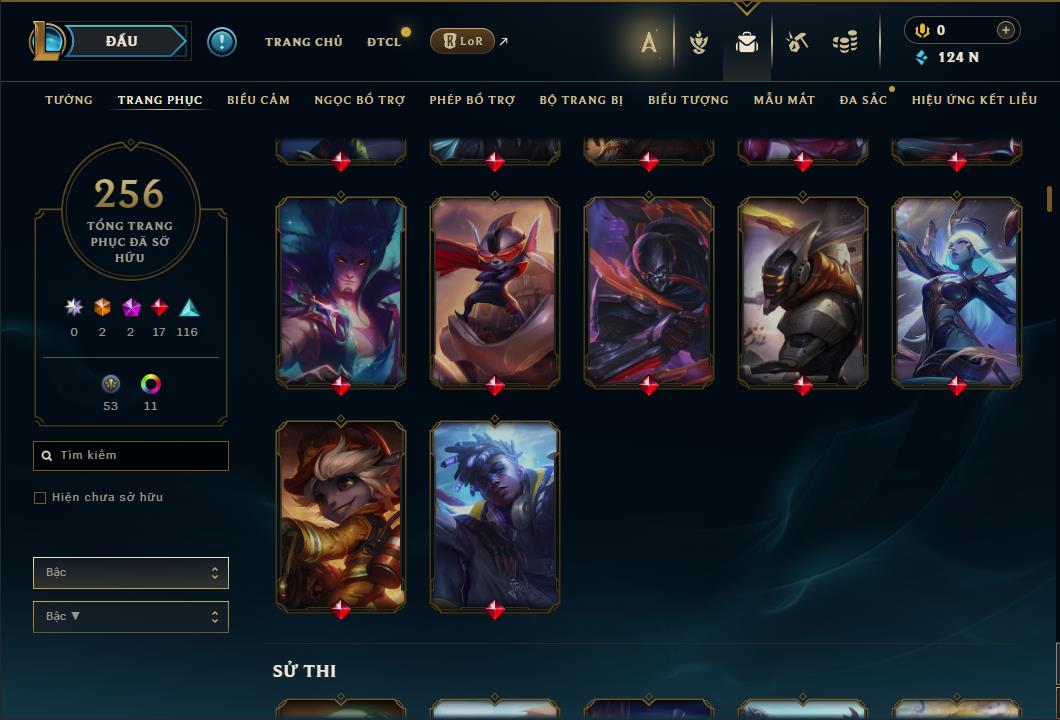Click the ĐẤU play button
The width and height of the screenshot is (1060, 720).
122,41
